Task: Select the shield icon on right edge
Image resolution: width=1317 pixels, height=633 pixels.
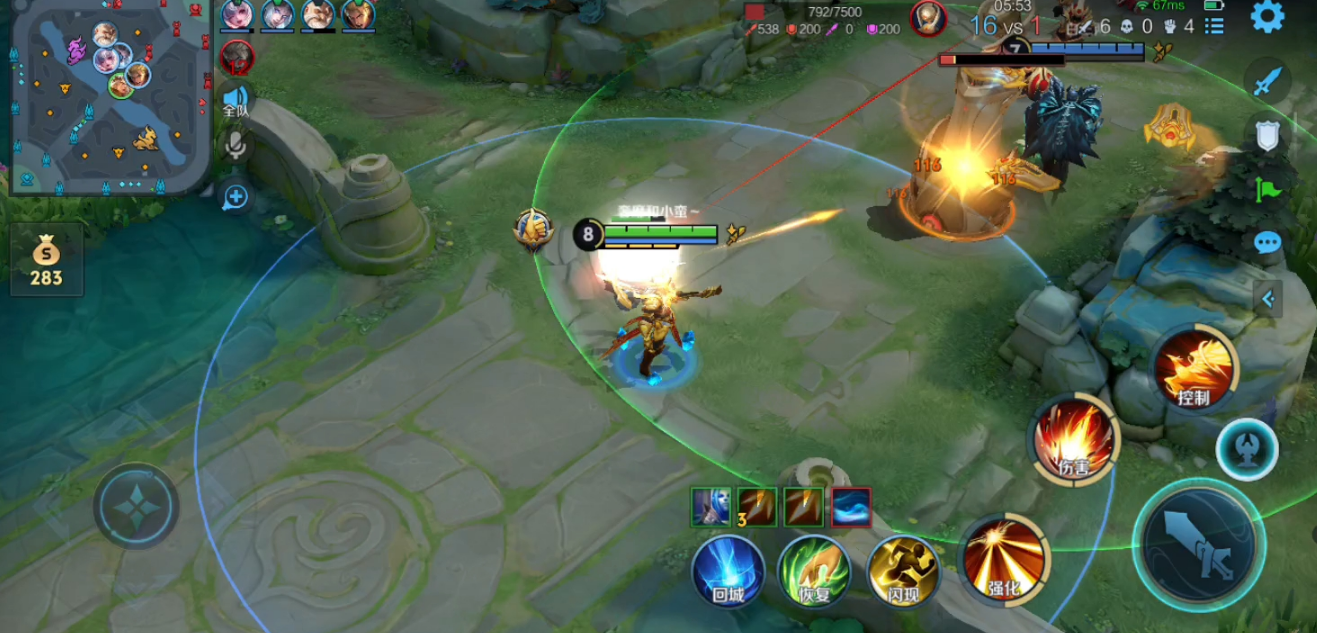Action: (1268, 135)
